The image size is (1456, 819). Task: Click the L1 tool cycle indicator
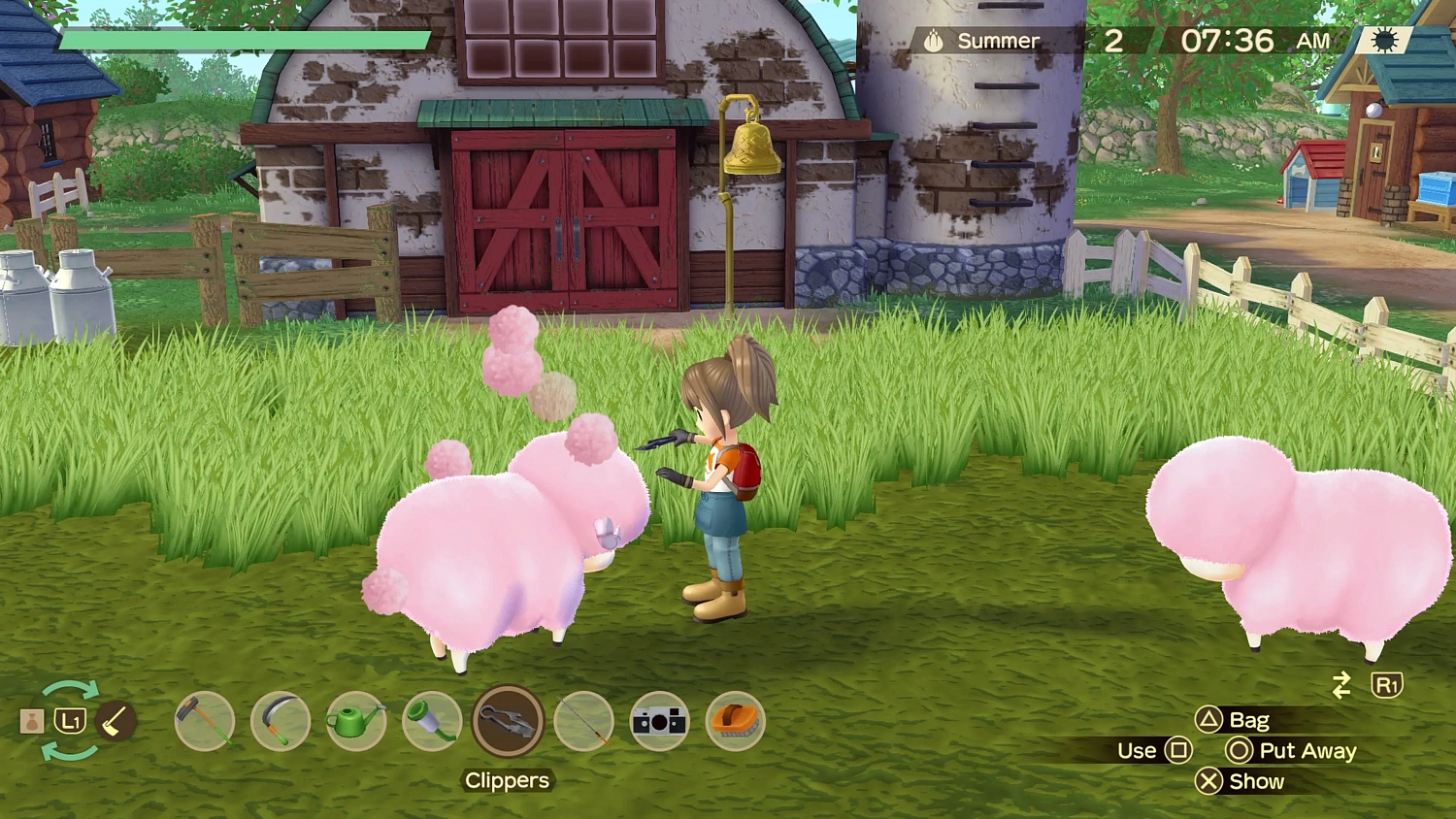click(x=70, y=721)
